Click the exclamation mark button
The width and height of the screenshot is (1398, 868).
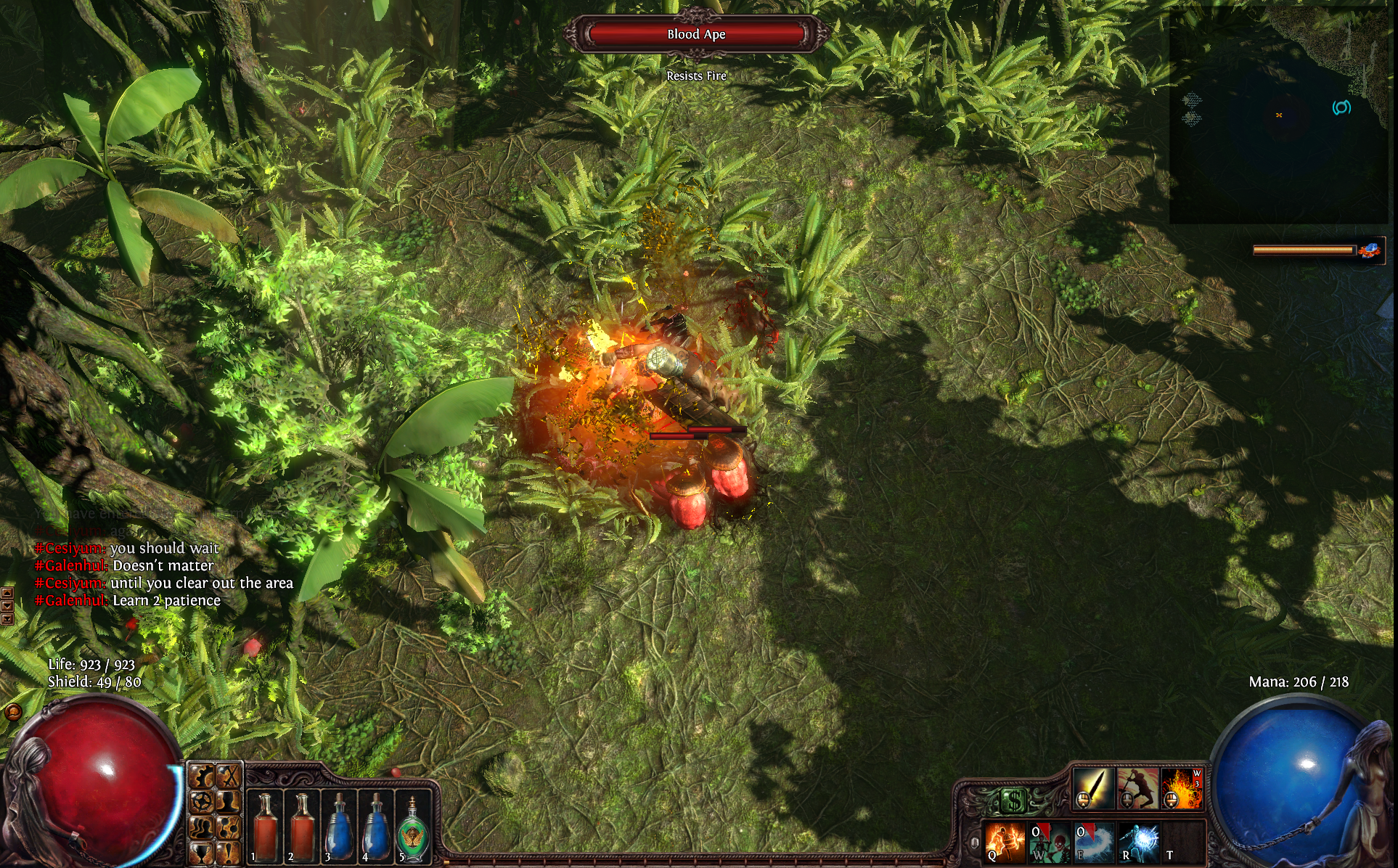[x=229, y=851]
